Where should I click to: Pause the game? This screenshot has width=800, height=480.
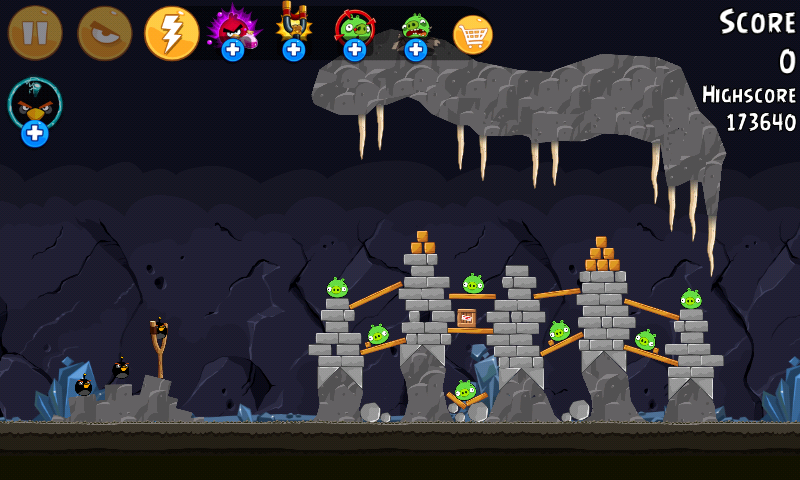point(35,33)
